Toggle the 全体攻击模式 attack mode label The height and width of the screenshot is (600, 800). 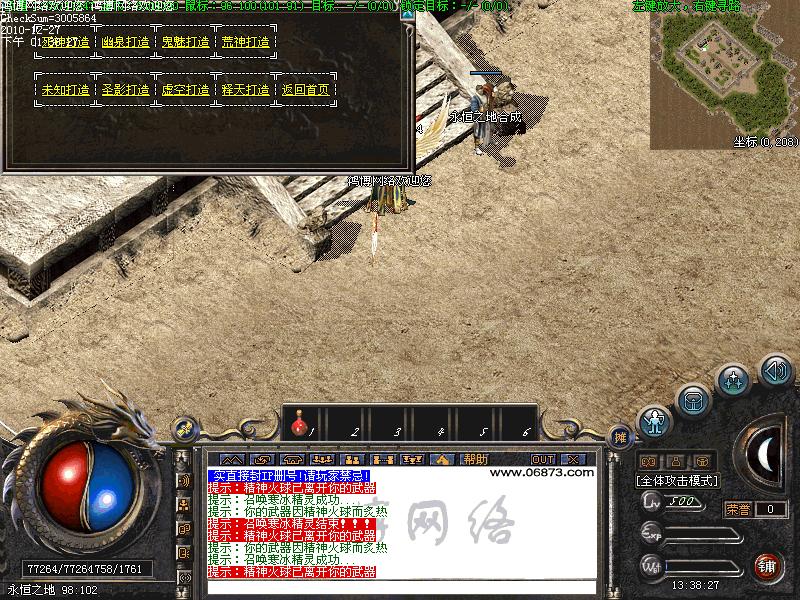[675, 480]
